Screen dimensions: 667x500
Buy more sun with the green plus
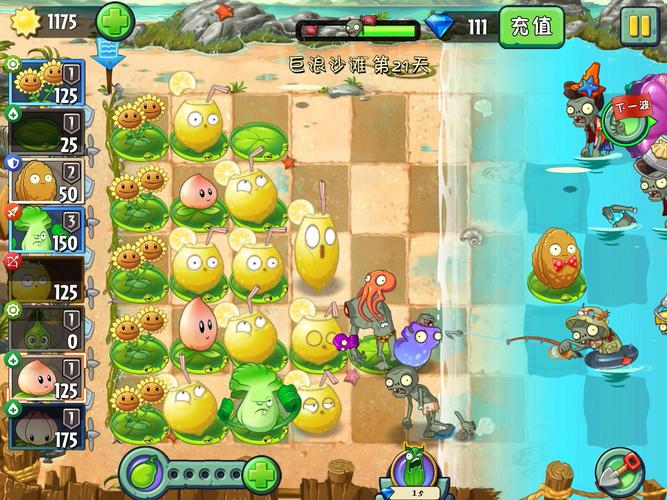click(x=115, y=21)
